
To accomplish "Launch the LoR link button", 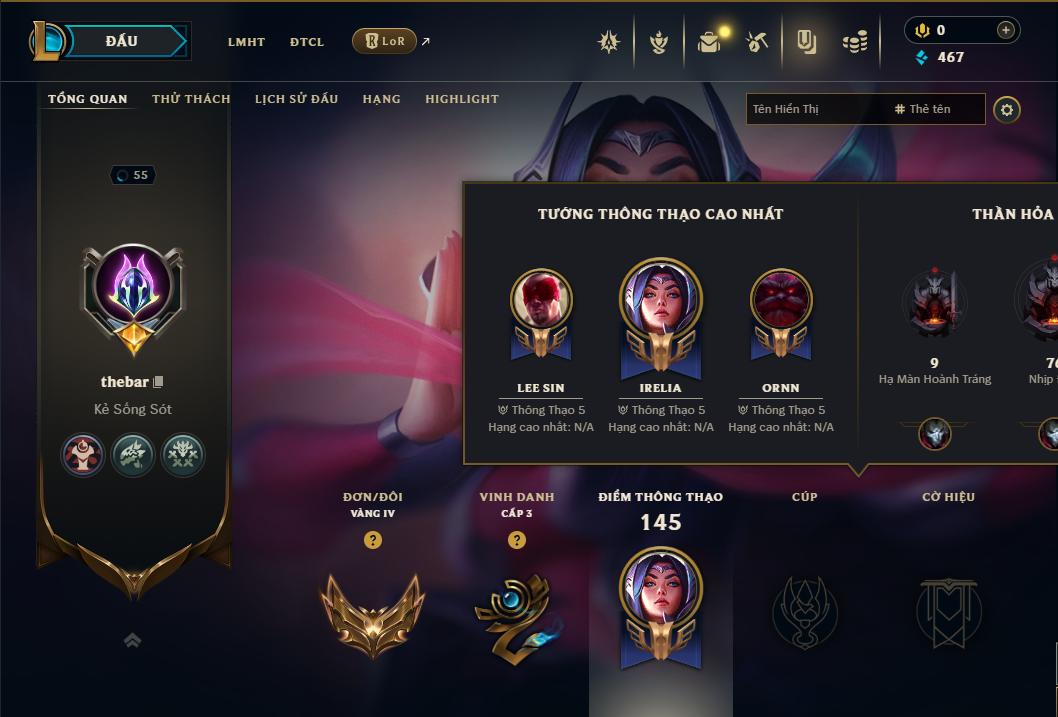I will pyautogui.click(x=385, y=41).
